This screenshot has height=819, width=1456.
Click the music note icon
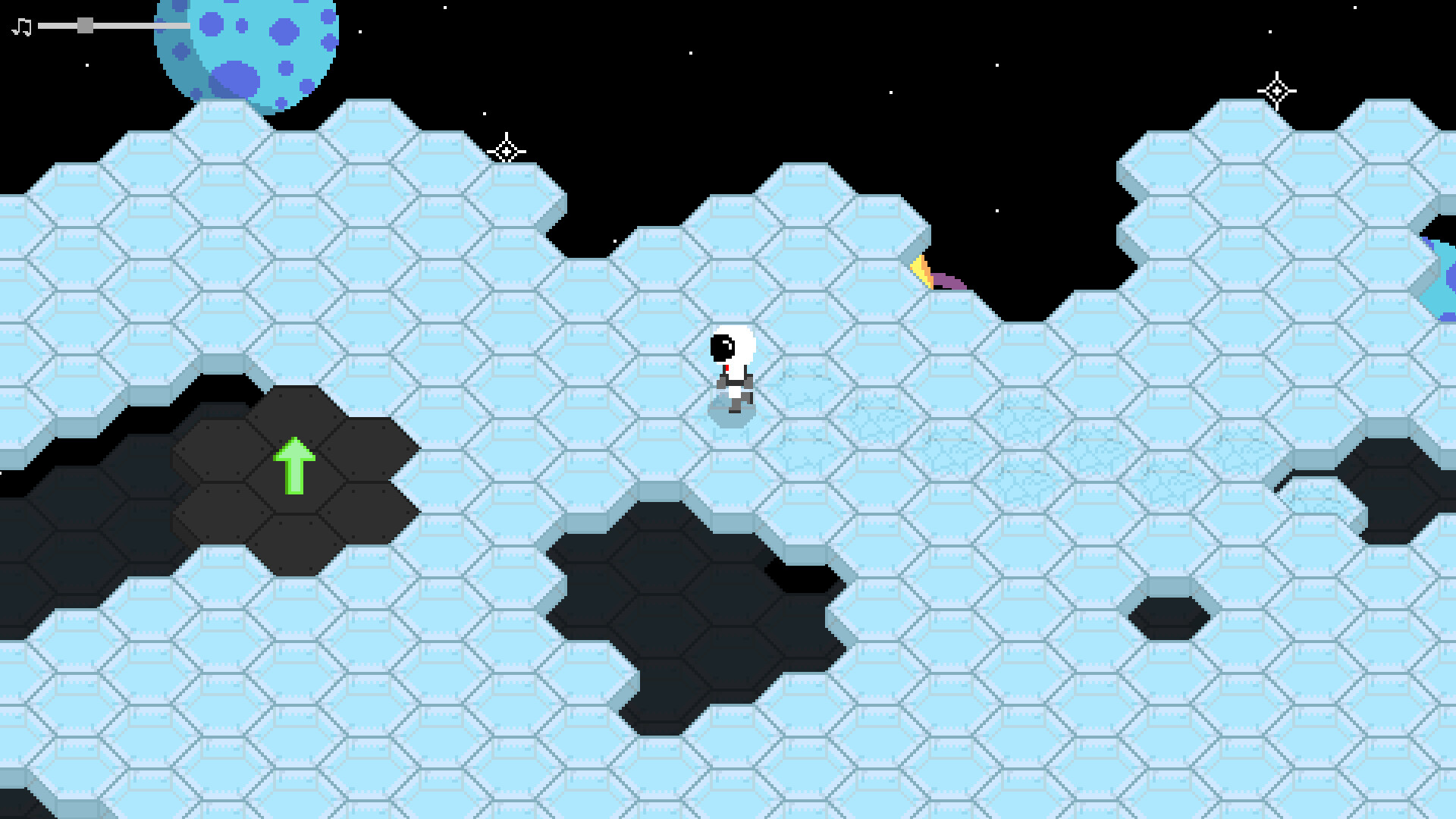(20, 25)
